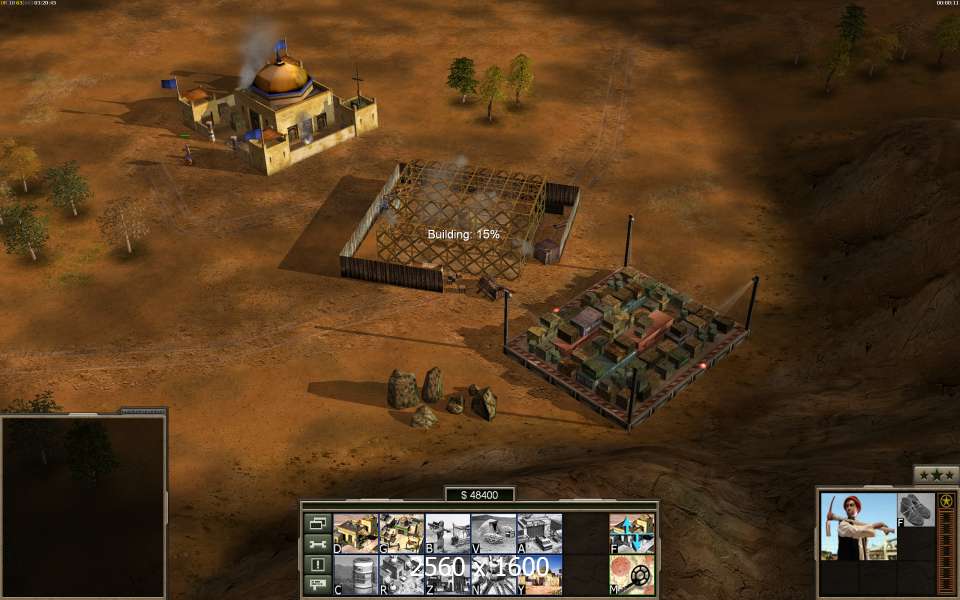The image size is (960, 600).
Task: Choose the build icon with hotkey A
Action: point(539,533)
